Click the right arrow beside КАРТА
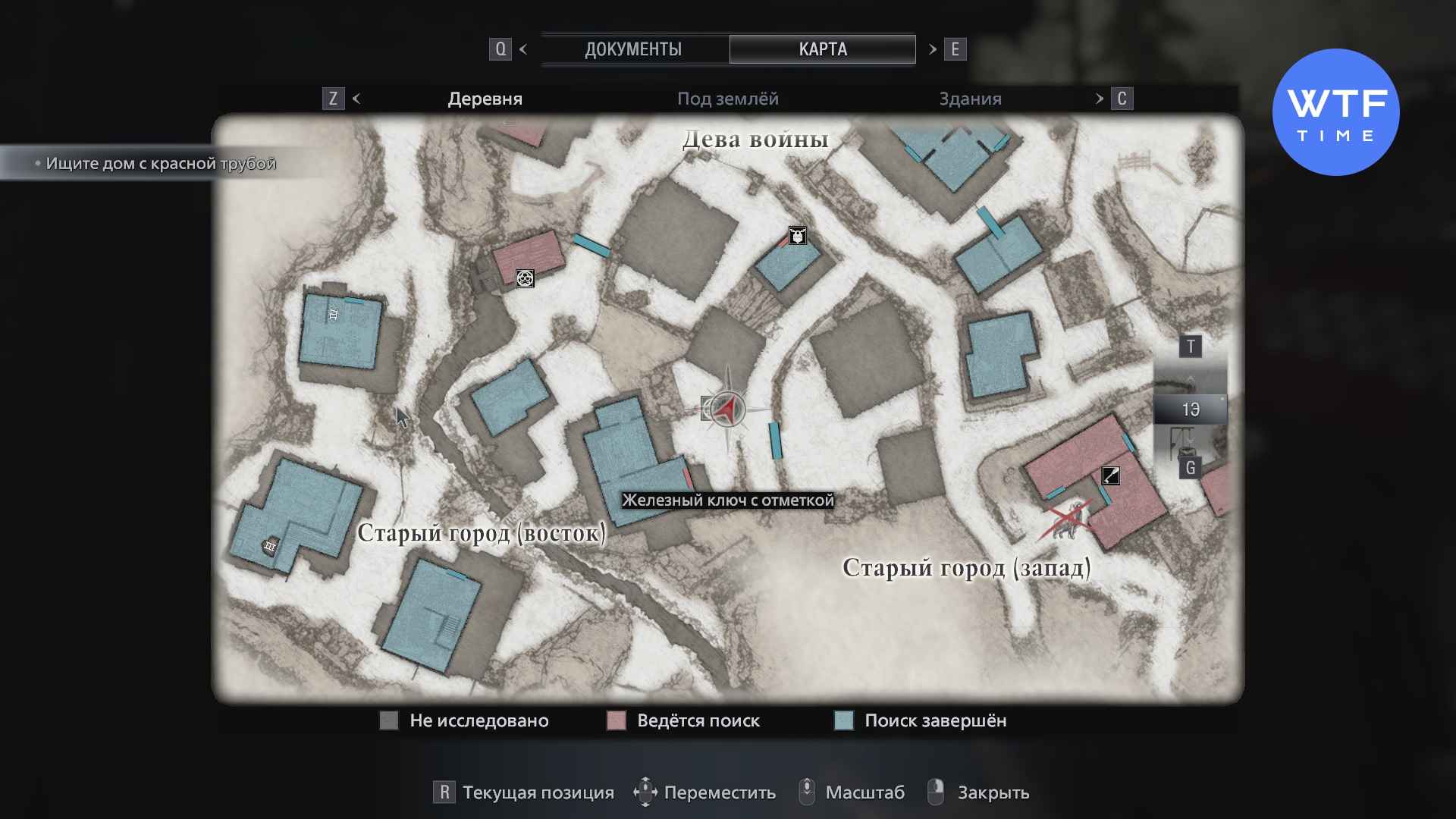Screen dimensions: 1456x819 (933, 49)
